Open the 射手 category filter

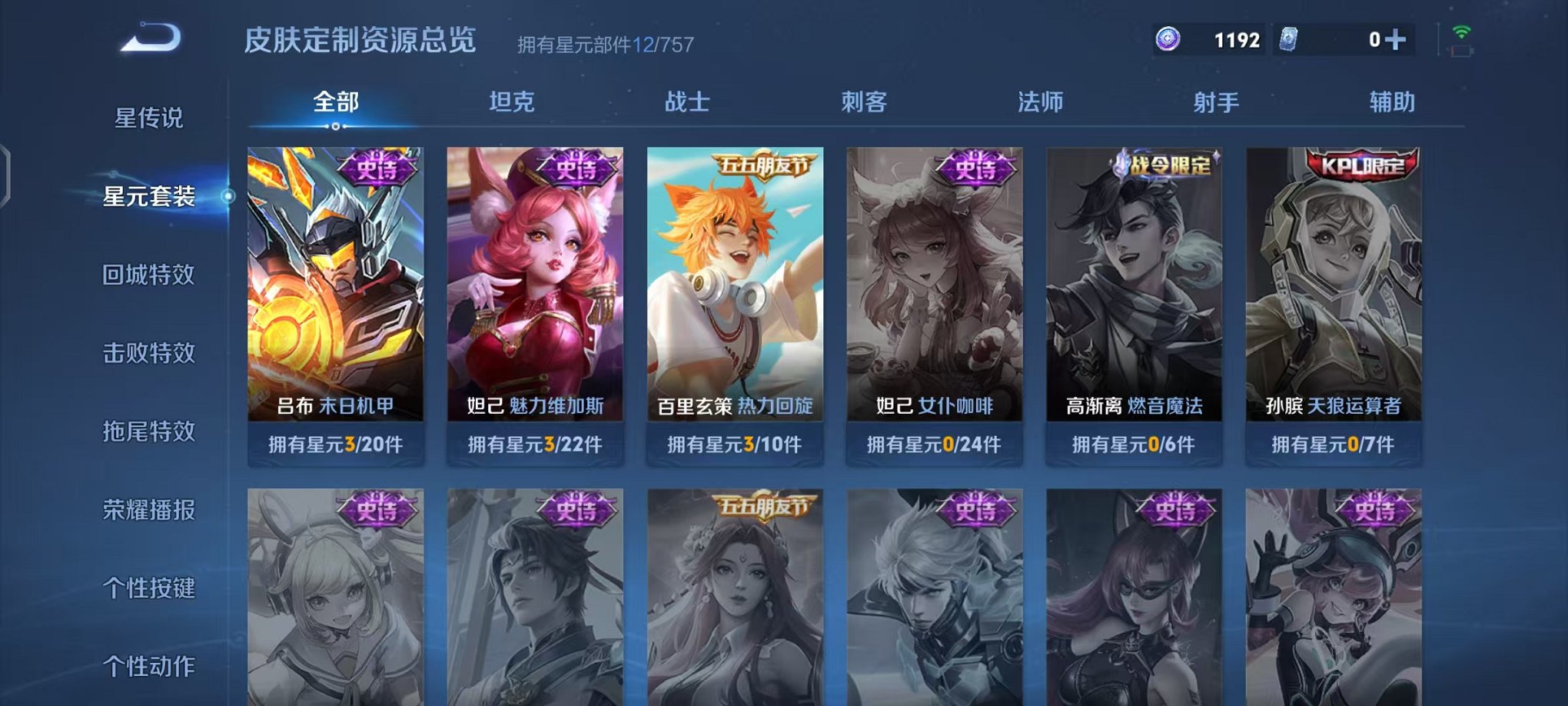pyautogui.click(x=1217, y=102)
